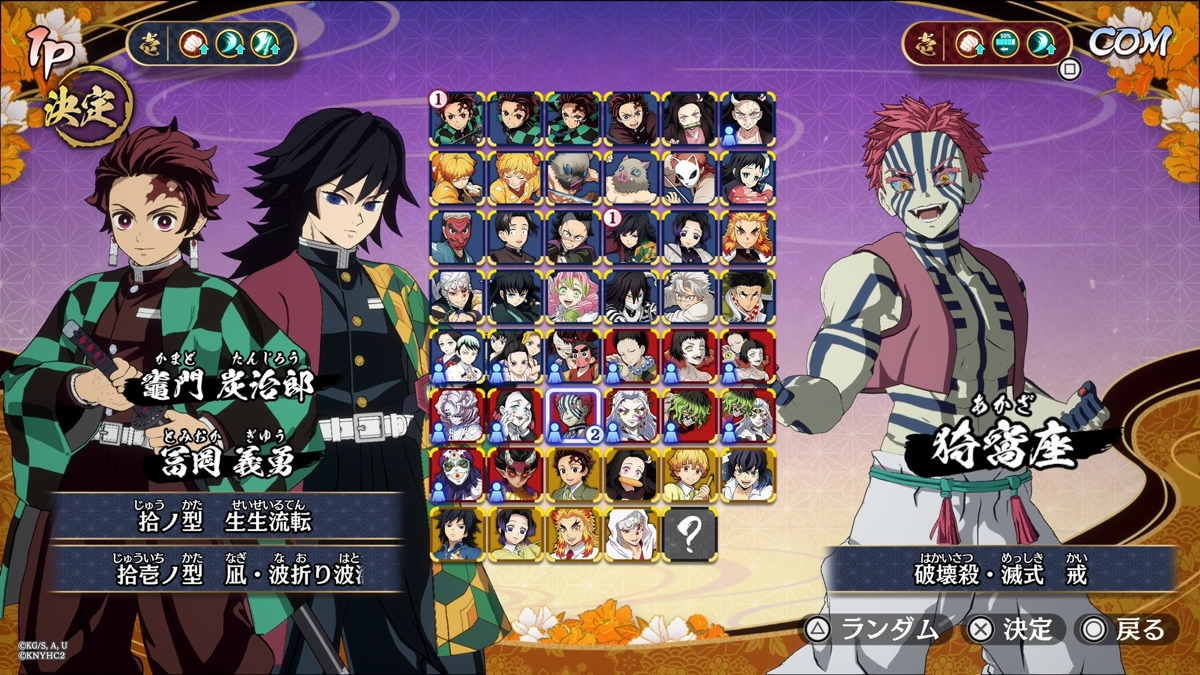Screen dimensions: 1200x675
Task: Choose the red tengu mask character
Action: (458, 237)
